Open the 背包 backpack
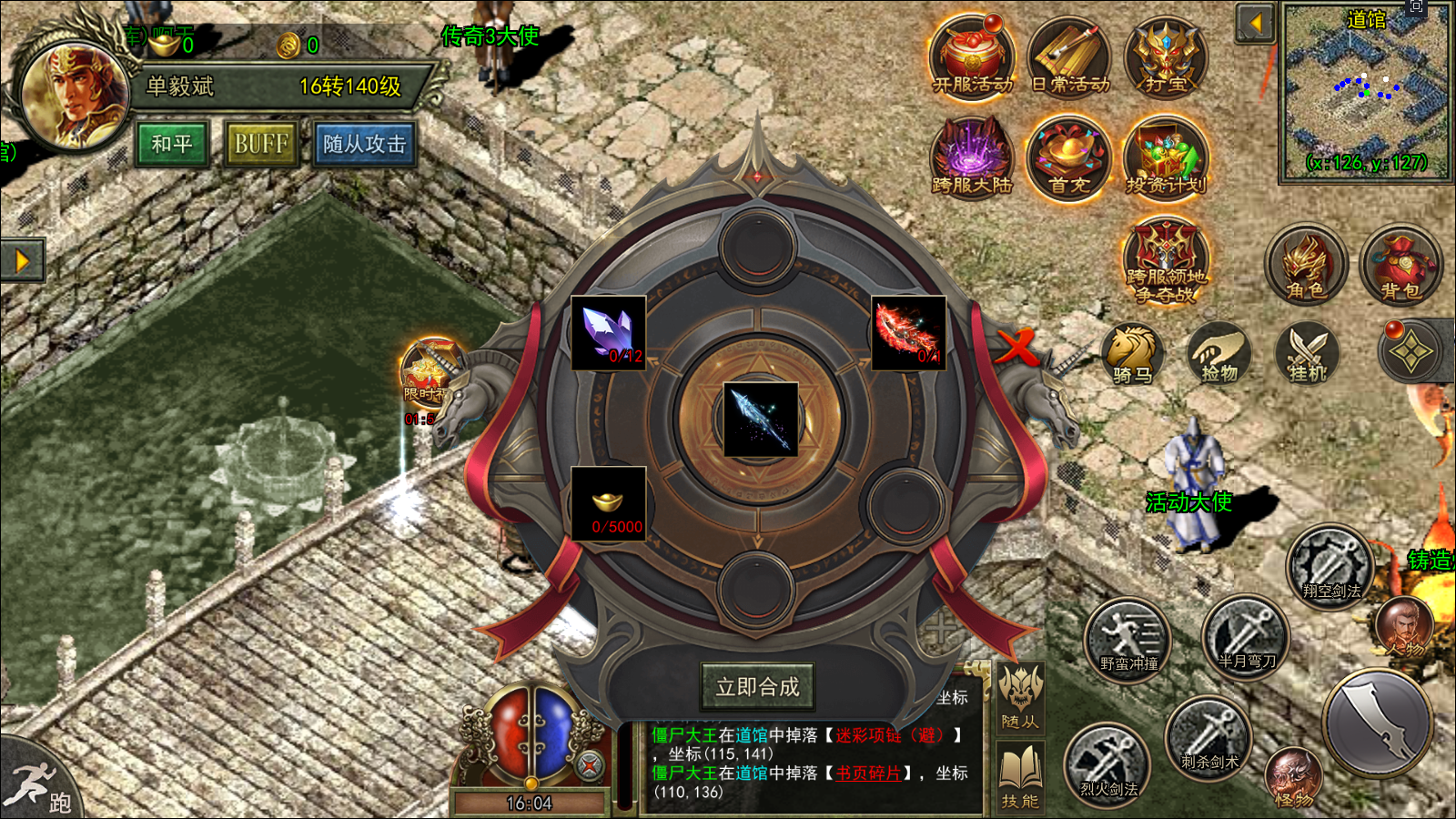The width and height of the screenshot is (1456, 819). [x=1400, y=265]
